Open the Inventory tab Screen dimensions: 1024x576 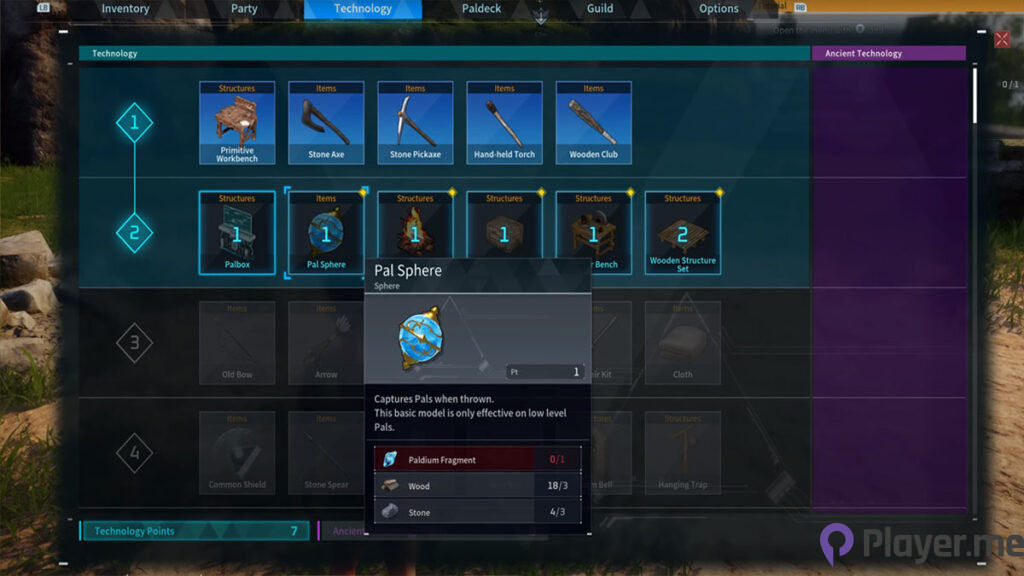point(125,9)
